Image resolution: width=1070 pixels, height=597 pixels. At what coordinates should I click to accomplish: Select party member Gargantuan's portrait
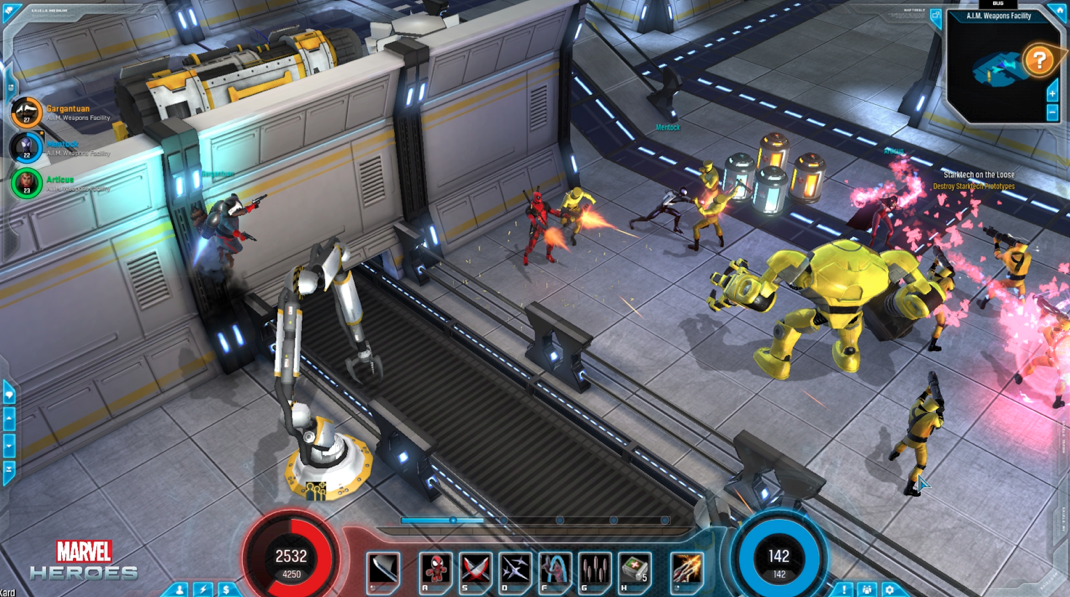pos(26,111)
